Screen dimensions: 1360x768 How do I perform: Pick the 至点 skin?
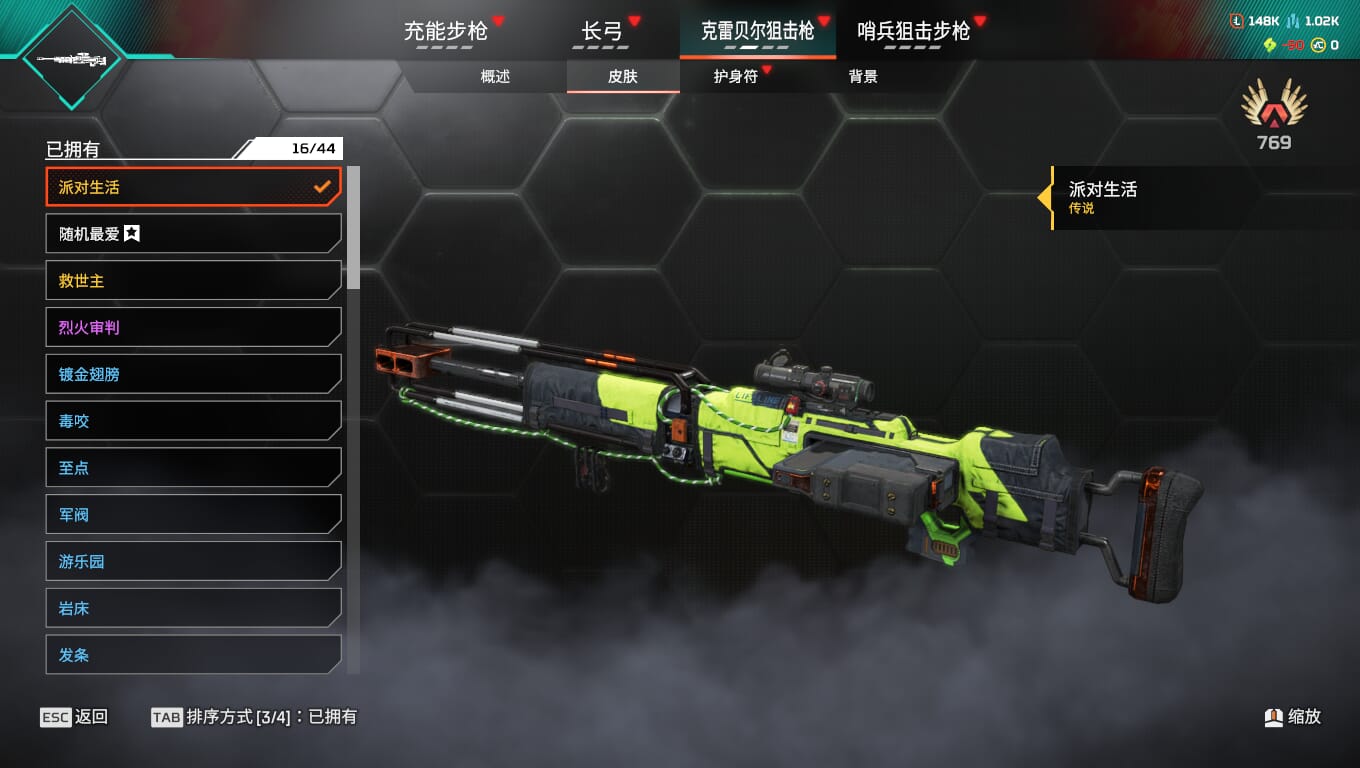[x=193, y=468]
